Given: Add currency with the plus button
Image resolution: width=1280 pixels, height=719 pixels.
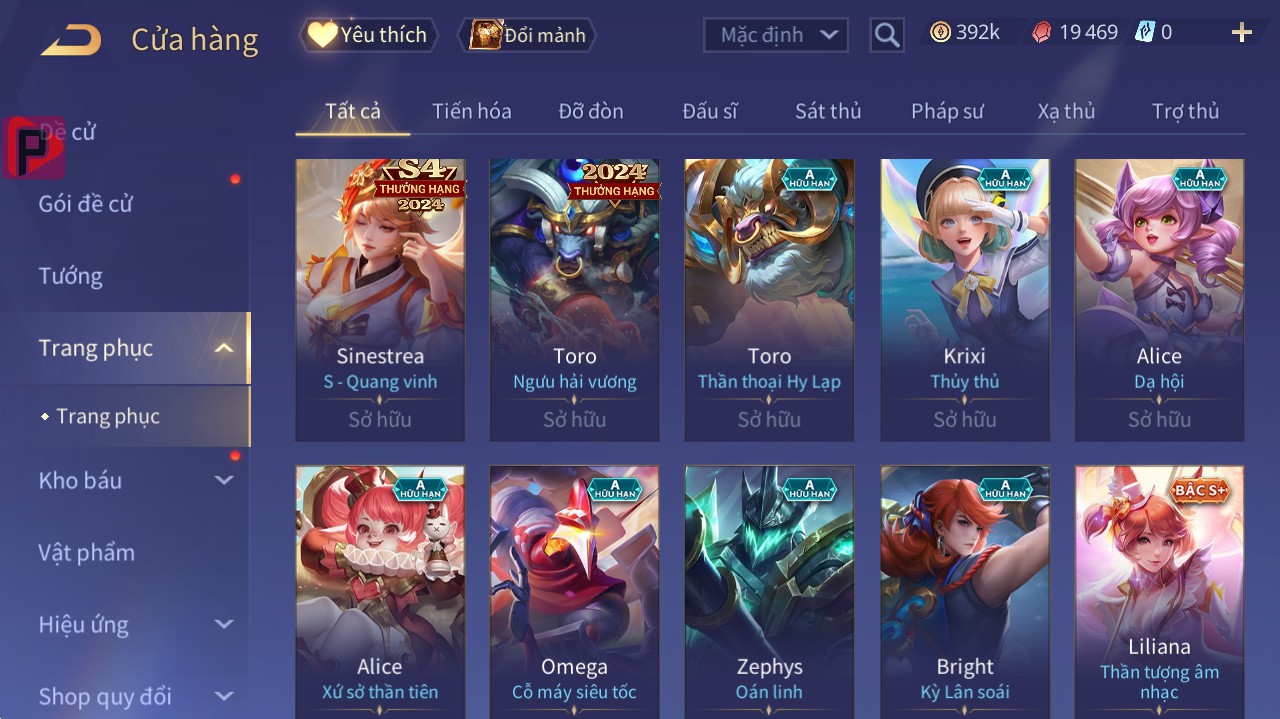Looking at the screenshot, I should [1241, 33].
